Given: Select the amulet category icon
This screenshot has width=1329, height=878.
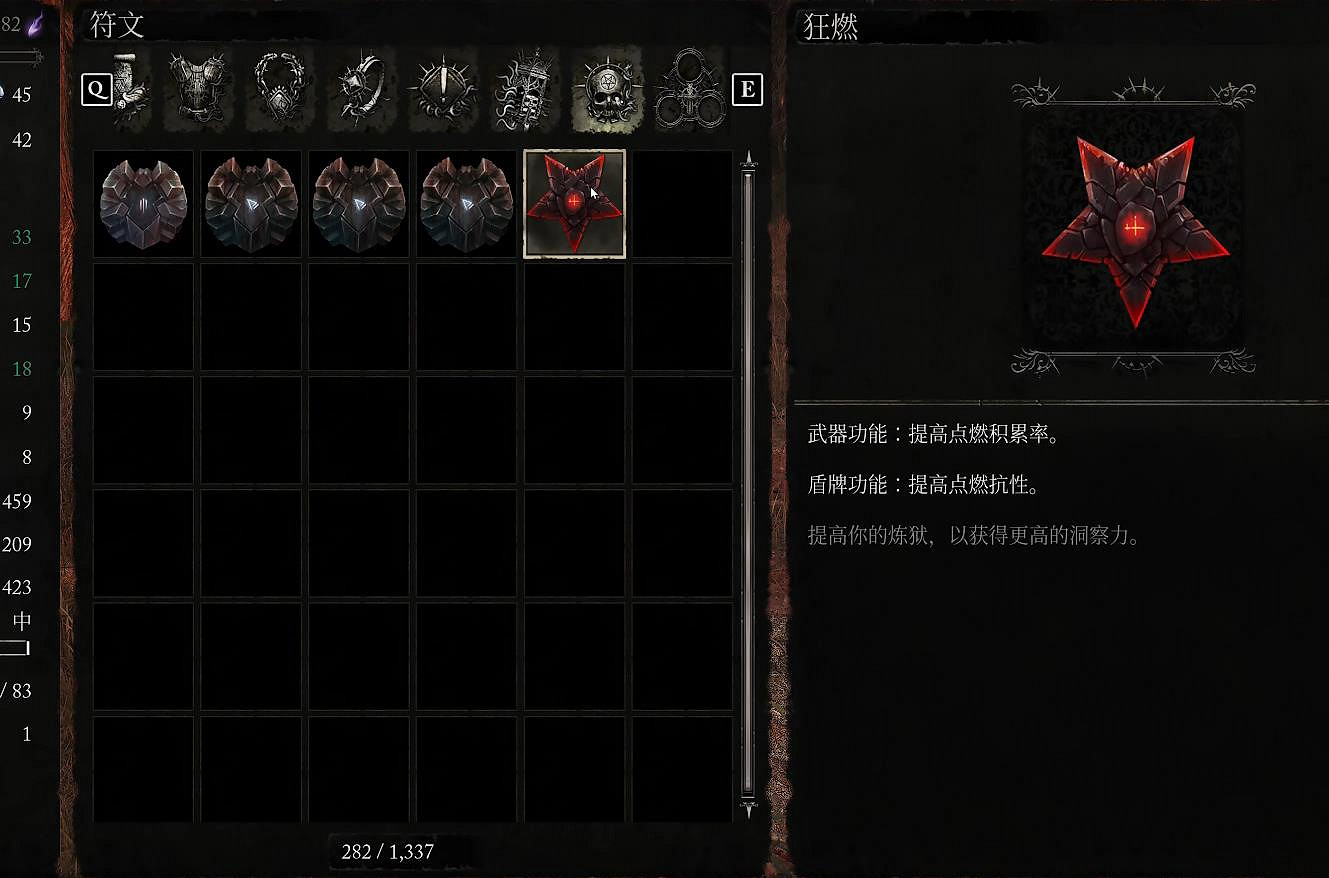Looking at the screenshot, I should (277, 89).
